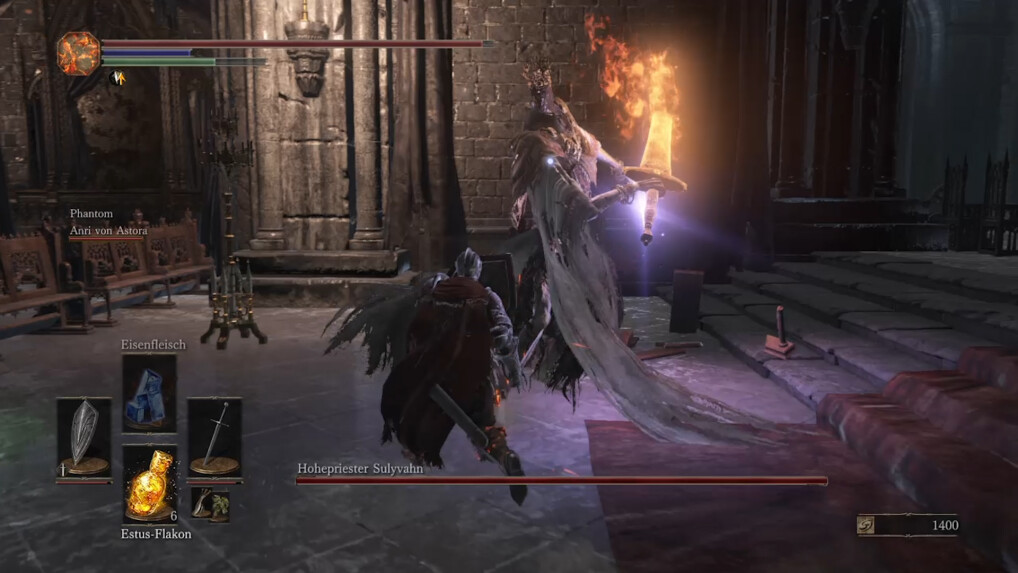Click the ember emblem player icon
This screenshot has width=1018, height=573.
pyautogui.click(x=77, y=53)
